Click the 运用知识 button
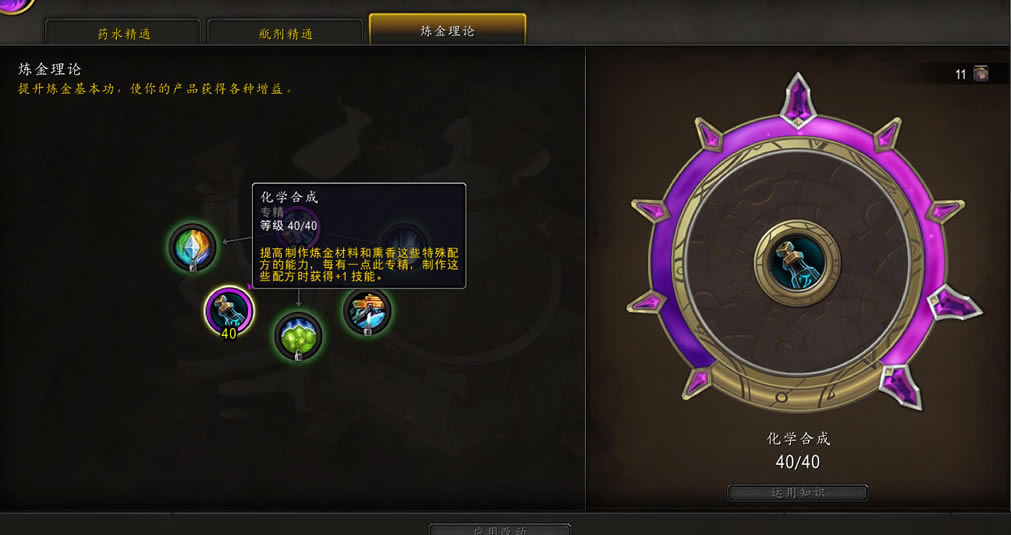 pyautogui.click(x=797, y=492)
